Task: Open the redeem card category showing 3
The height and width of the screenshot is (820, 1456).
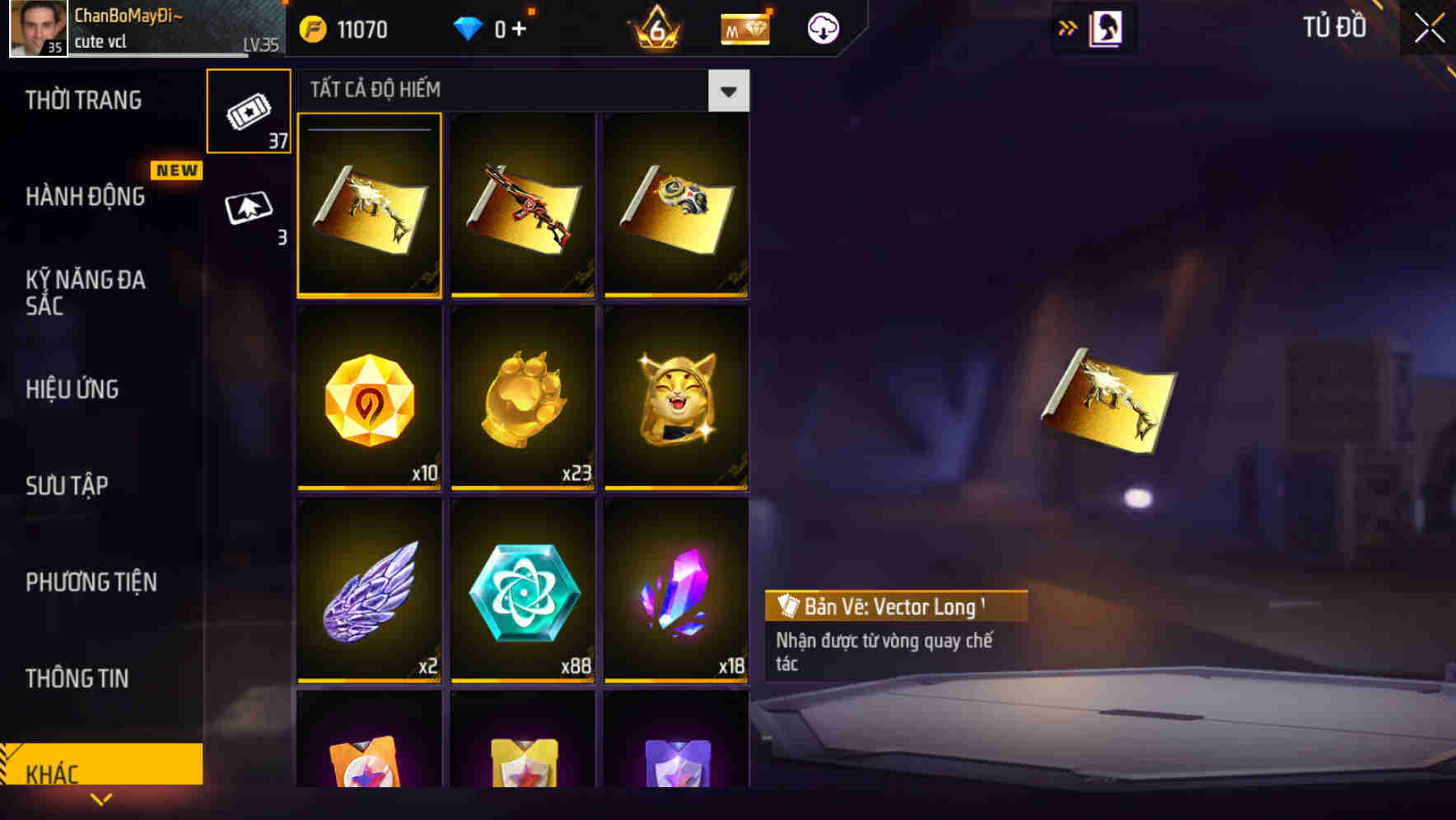Action: click(248, 206)
